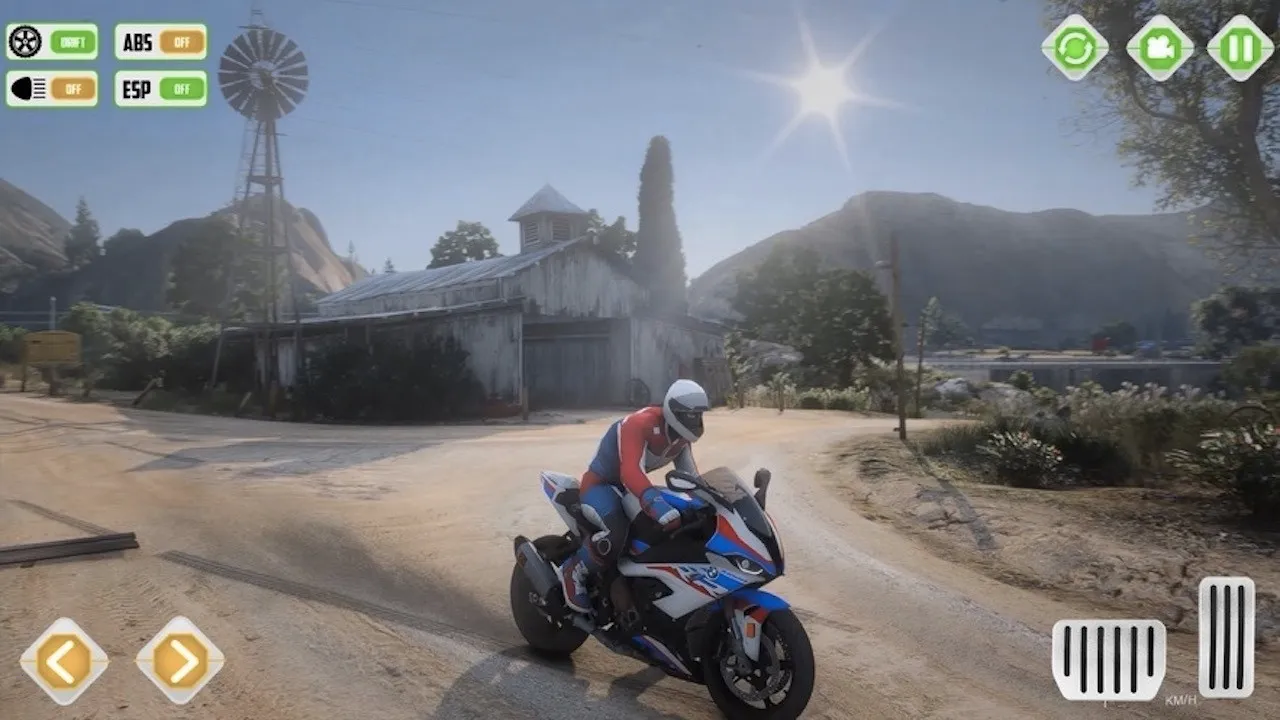Steer left with the left arrow button
Image resolution: width=1280 pixels, height=720 pixels.
tap(64, 661)
